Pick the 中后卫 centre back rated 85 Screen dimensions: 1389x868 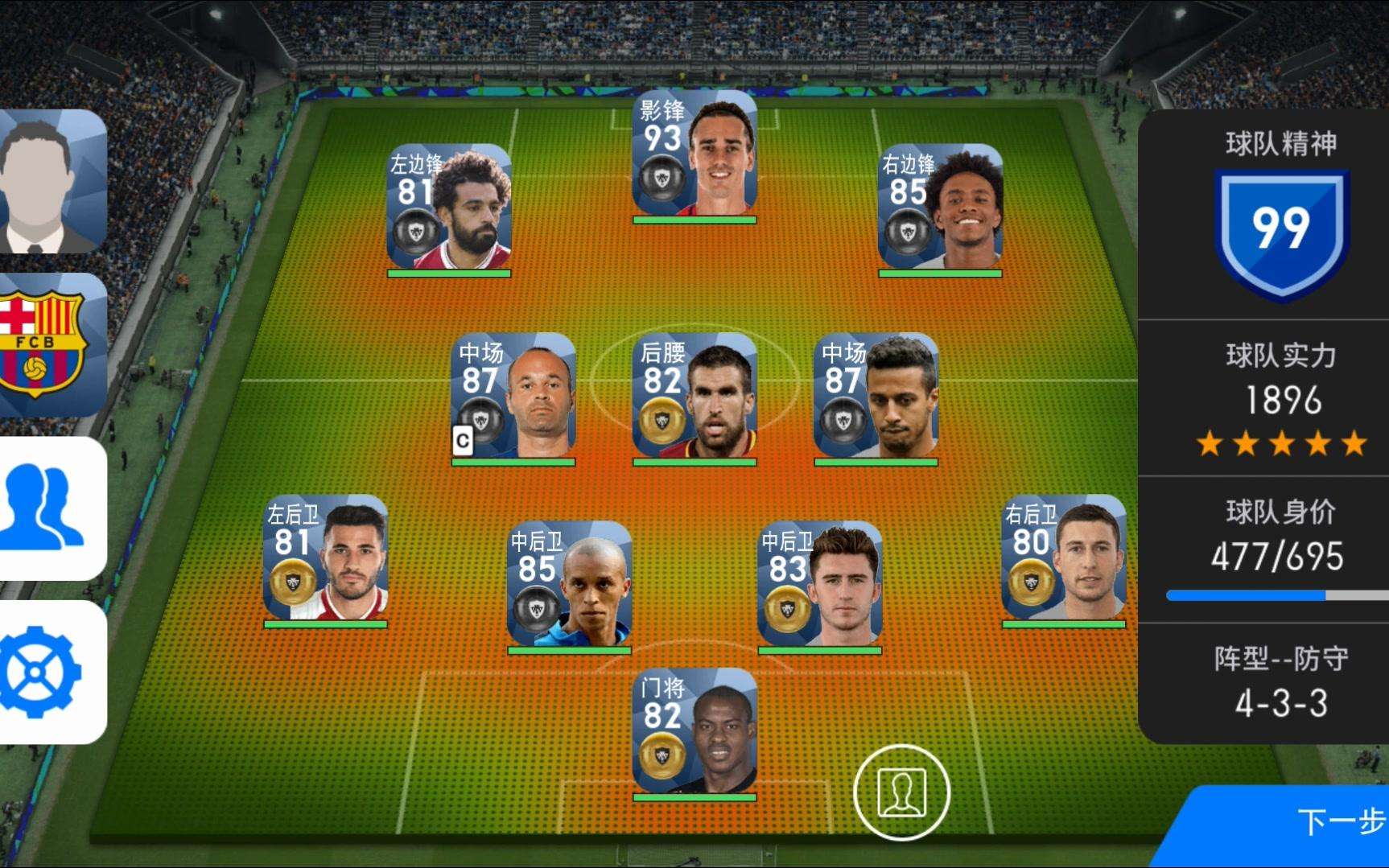pos(569,586)
